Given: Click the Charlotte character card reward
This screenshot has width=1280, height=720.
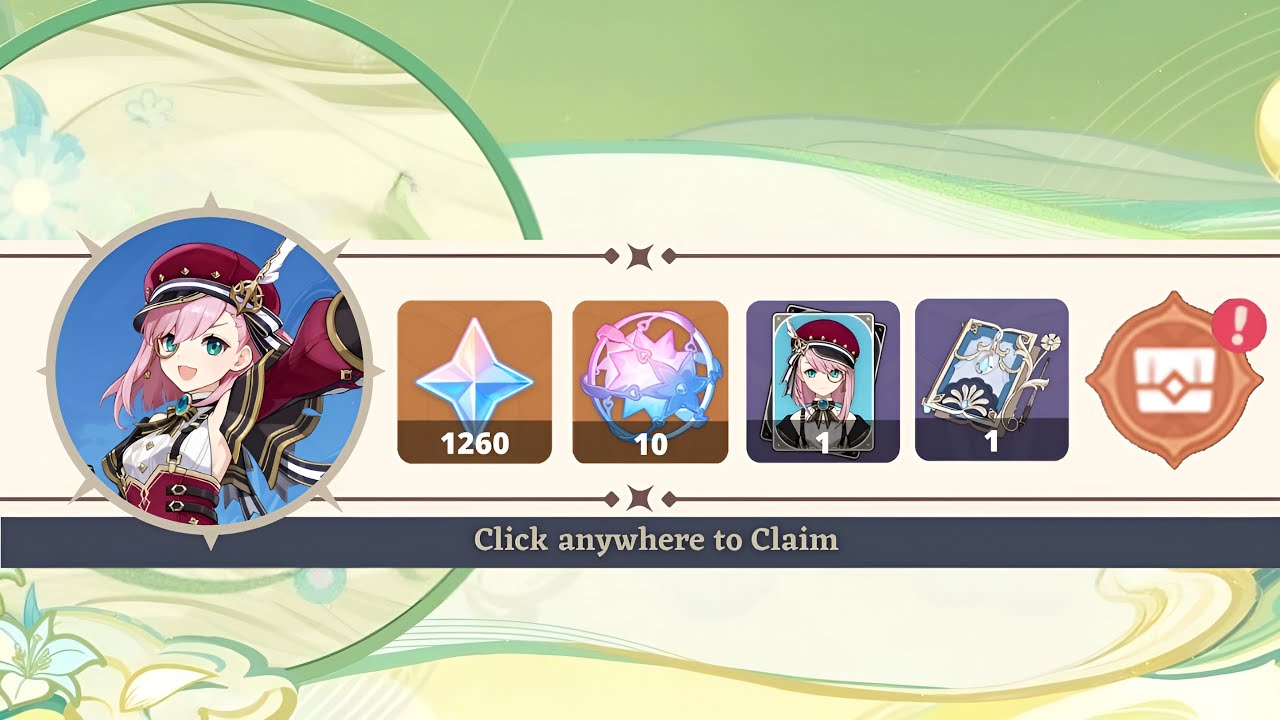Looking at the screenshot, I should click(820, 382).
